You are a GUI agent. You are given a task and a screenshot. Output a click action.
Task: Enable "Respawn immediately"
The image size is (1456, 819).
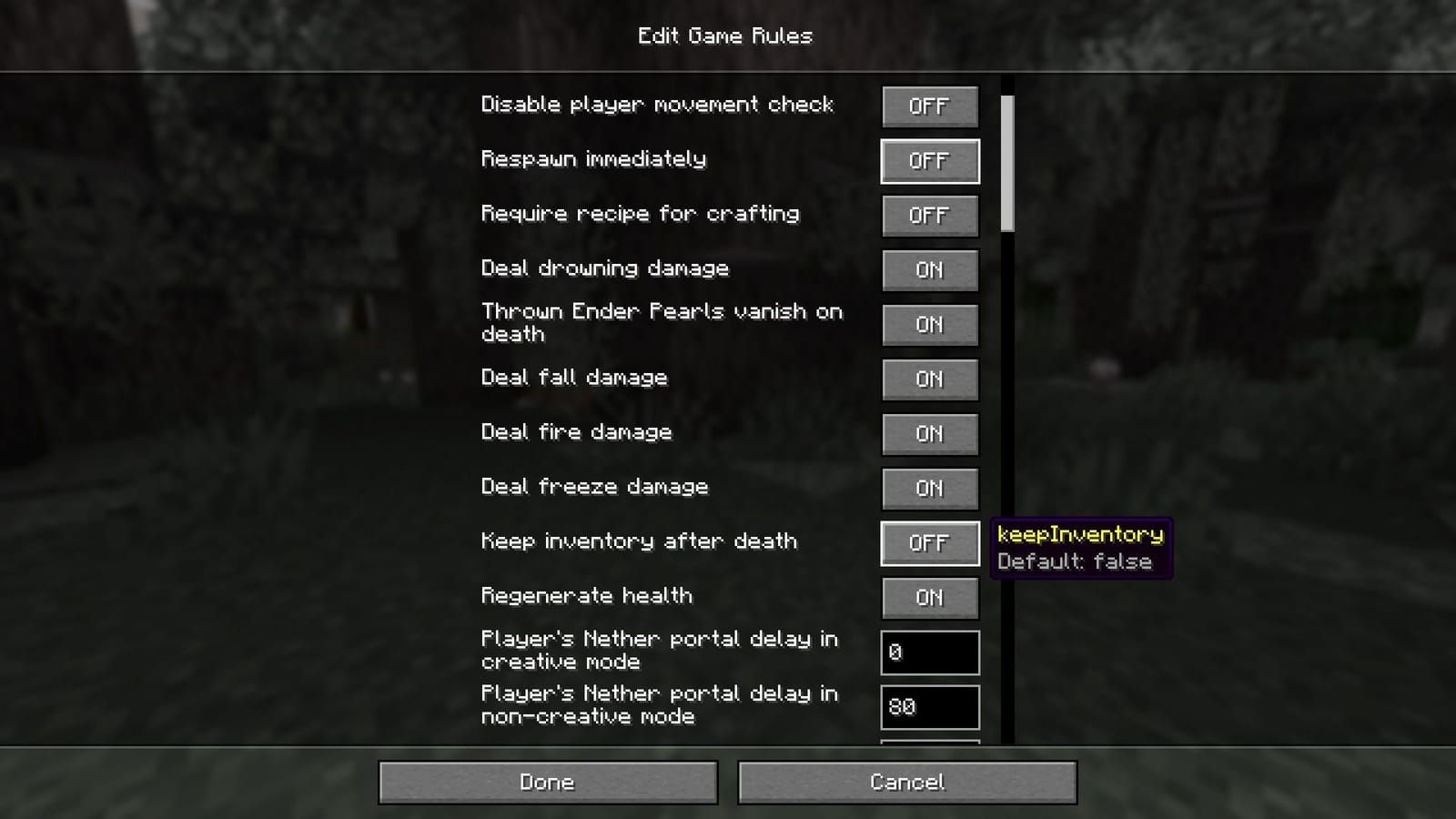pyautogui.click(x=929, y=161)
